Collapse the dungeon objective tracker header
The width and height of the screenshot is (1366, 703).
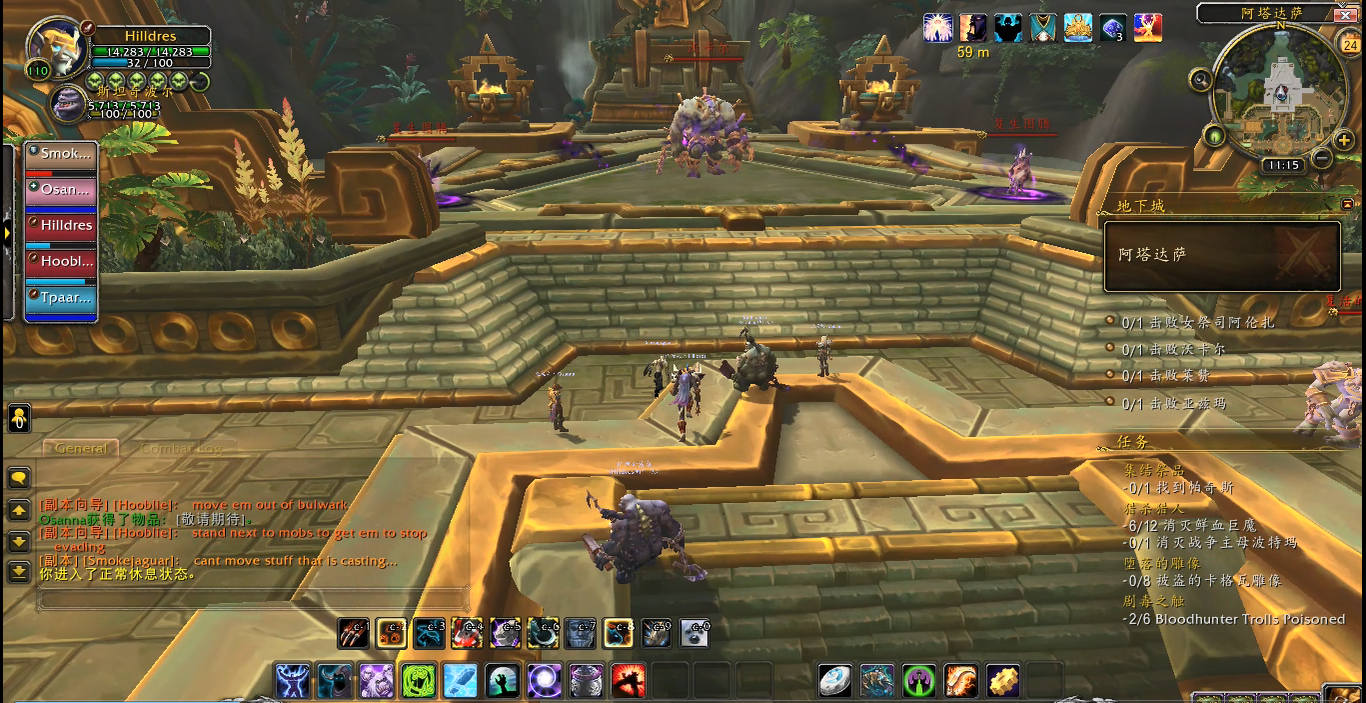pyautogui.click(x=1347, y=204)
